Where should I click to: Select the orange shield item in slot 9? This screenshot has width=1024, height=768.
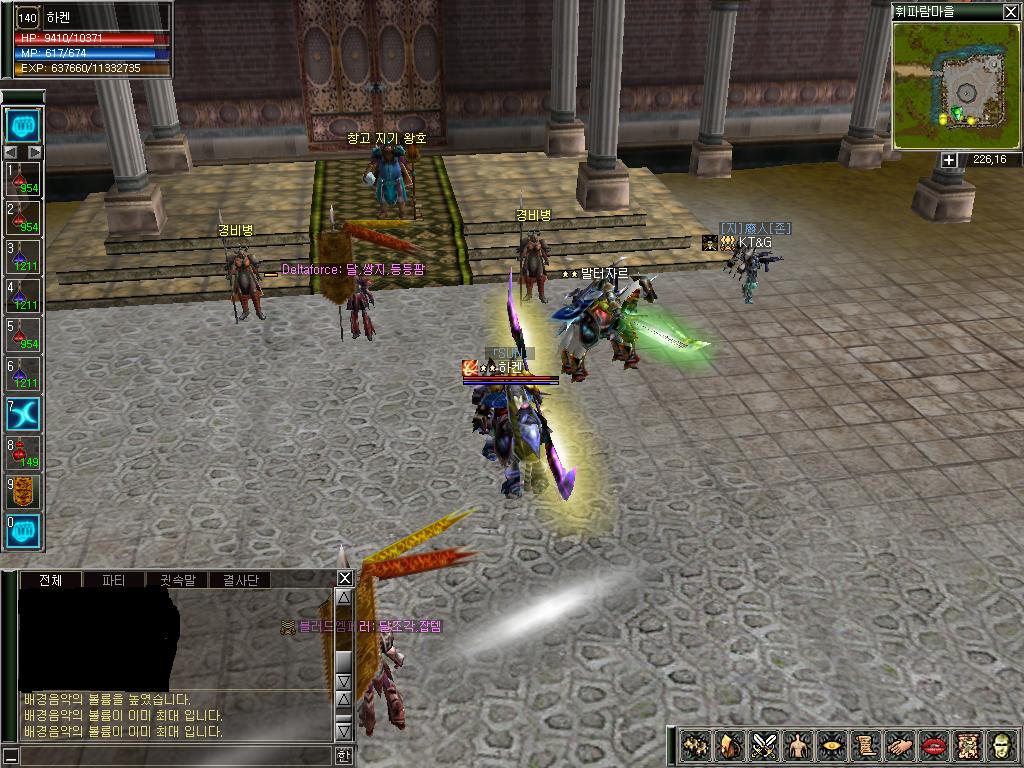point(23,492)
